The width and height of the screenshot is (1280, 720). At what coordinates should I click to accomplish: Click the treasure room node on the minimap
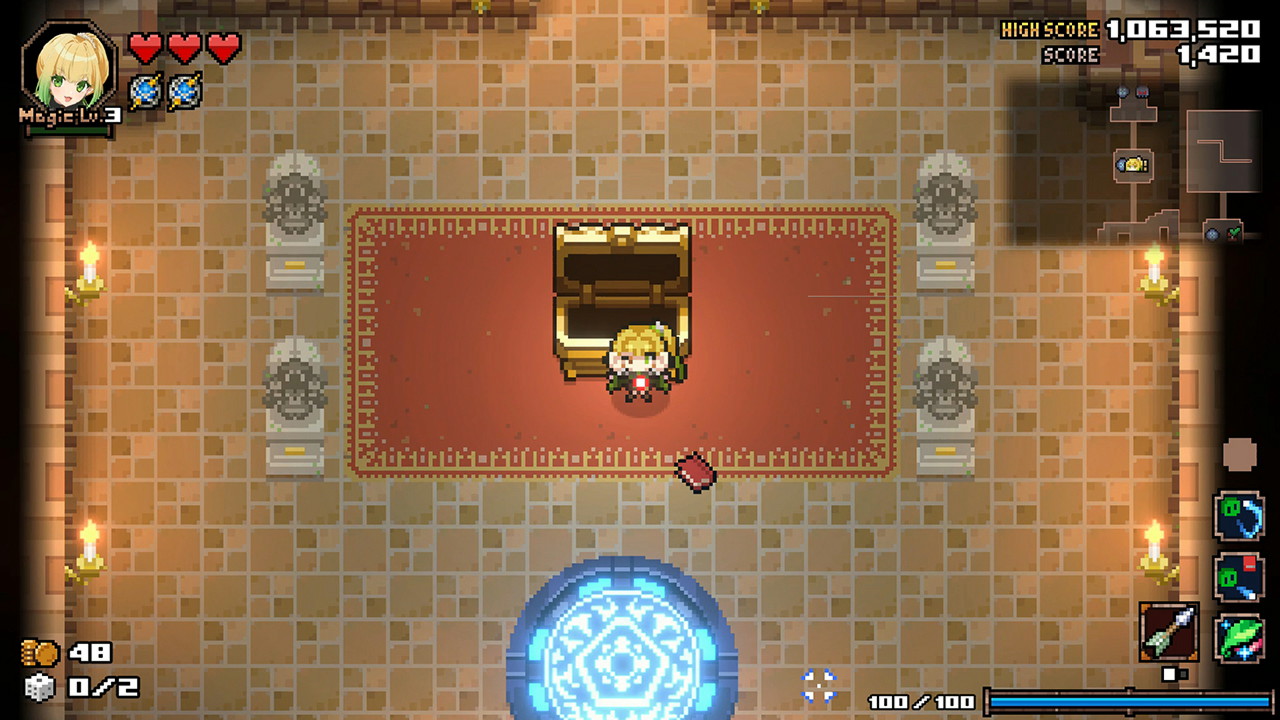pyautogui.click(x=1131, y=164)
